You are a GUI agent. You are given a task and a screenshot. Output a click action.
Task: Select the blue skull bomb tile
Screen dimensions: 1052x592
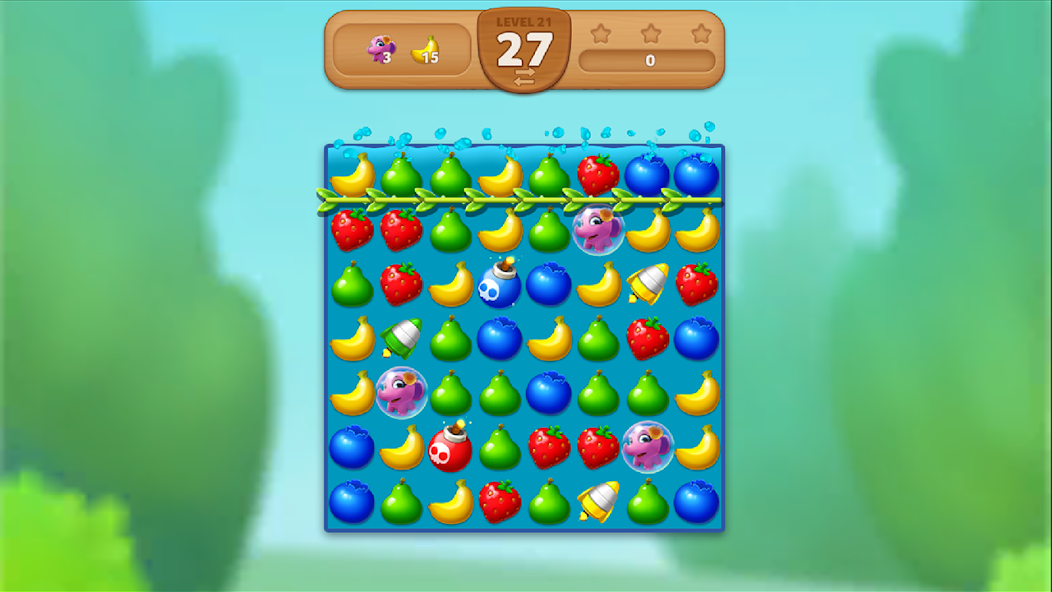499,286
